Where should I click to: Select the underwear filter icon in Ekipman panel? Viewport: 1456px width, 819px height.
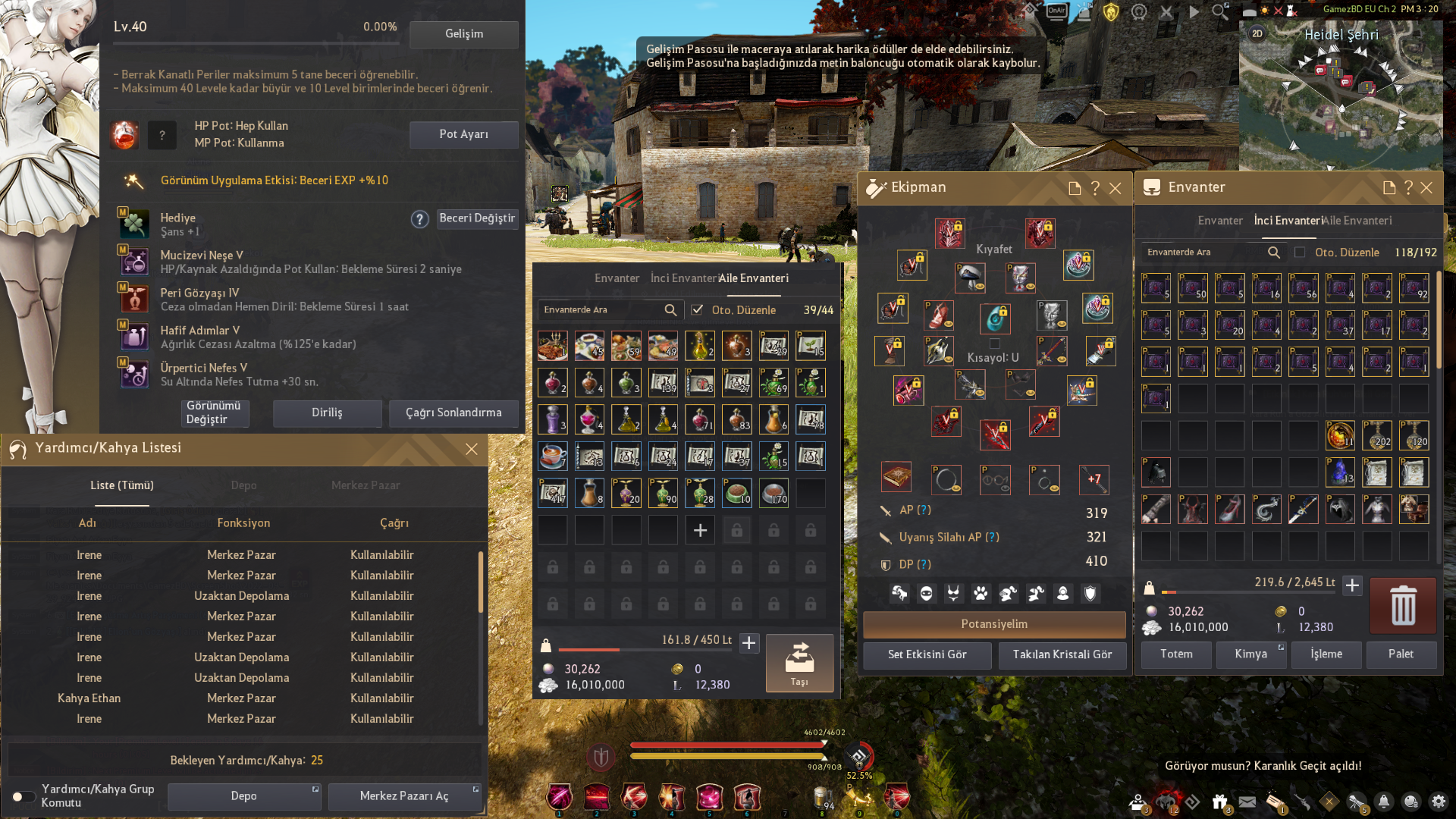click(x=952, y=594)
